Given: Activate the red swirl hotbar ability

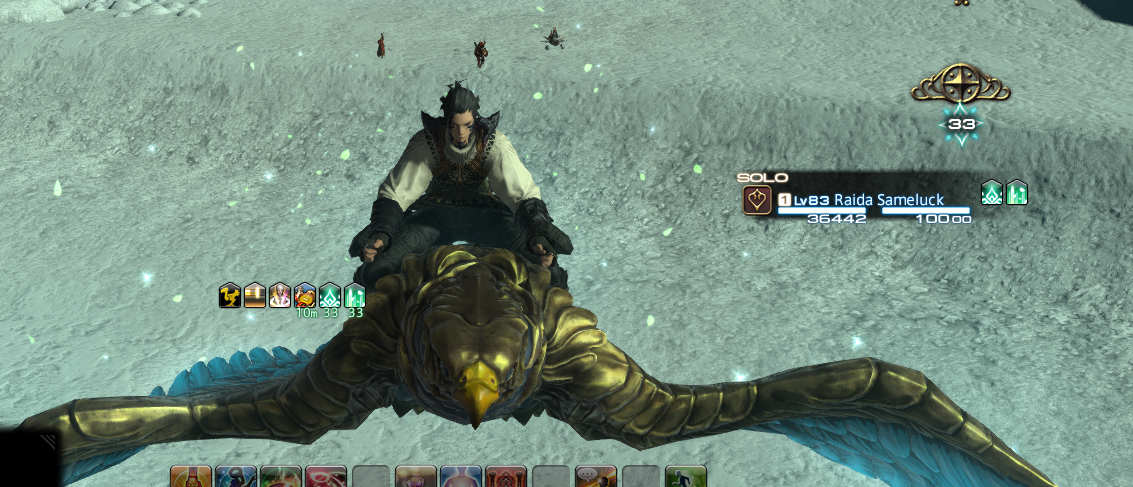Looking at the screenshot, I should (x=326, y=478).
